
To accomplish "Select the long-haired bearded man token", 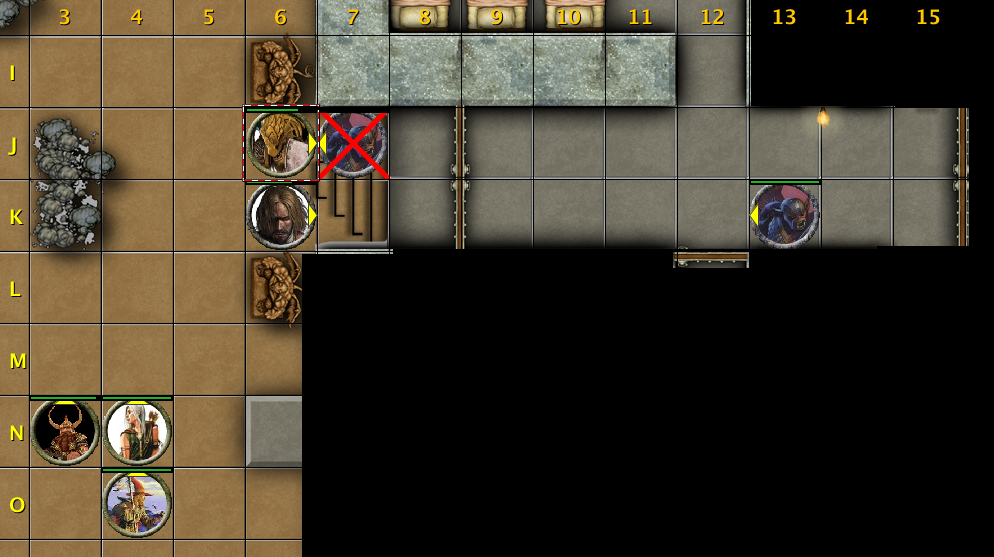I will (x=280, y=216).
